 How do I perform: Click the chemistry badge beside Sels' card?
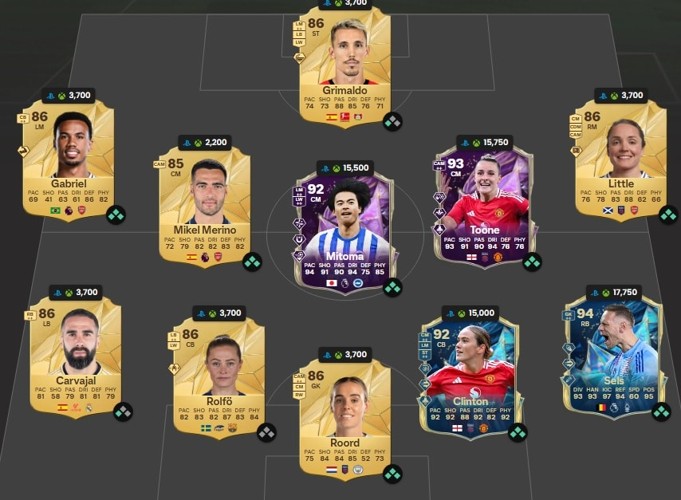tap(660, 411)
